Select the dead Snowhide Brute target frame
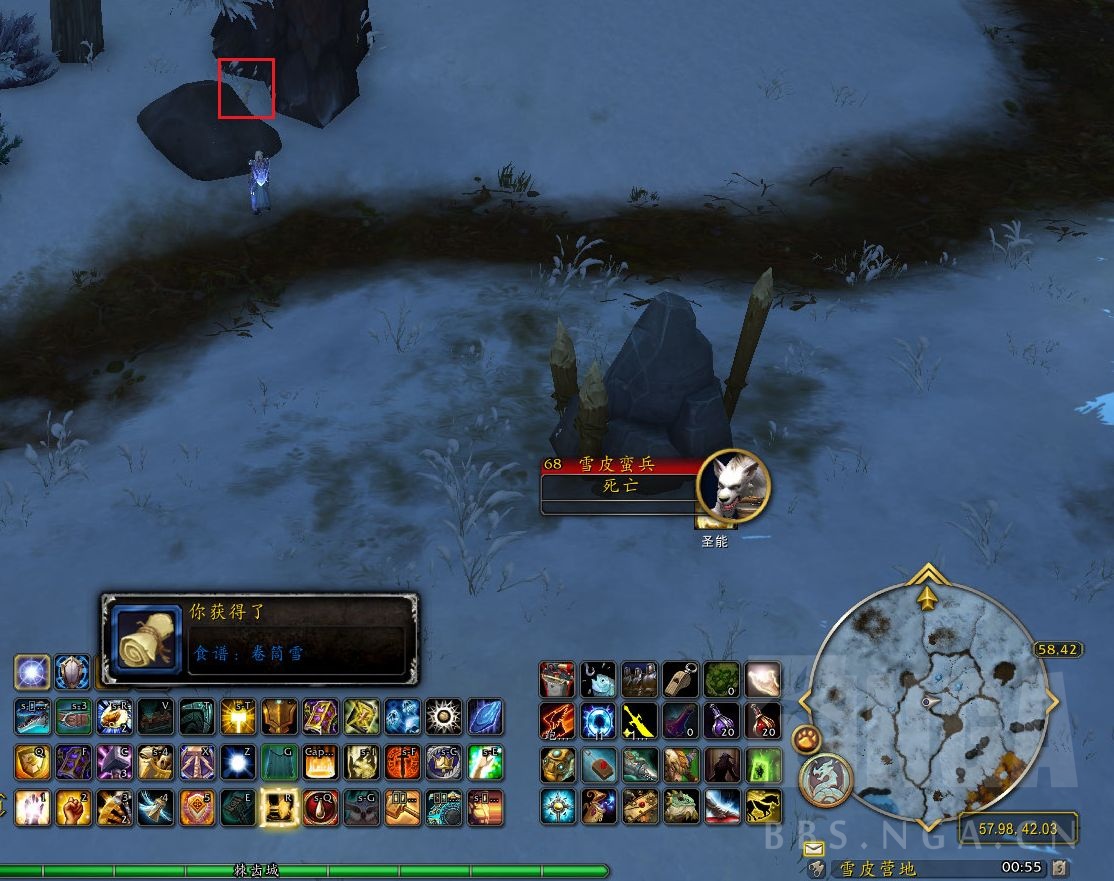Image resolution: width=1114 pixels, height=881 pixels. coord(619,486)
